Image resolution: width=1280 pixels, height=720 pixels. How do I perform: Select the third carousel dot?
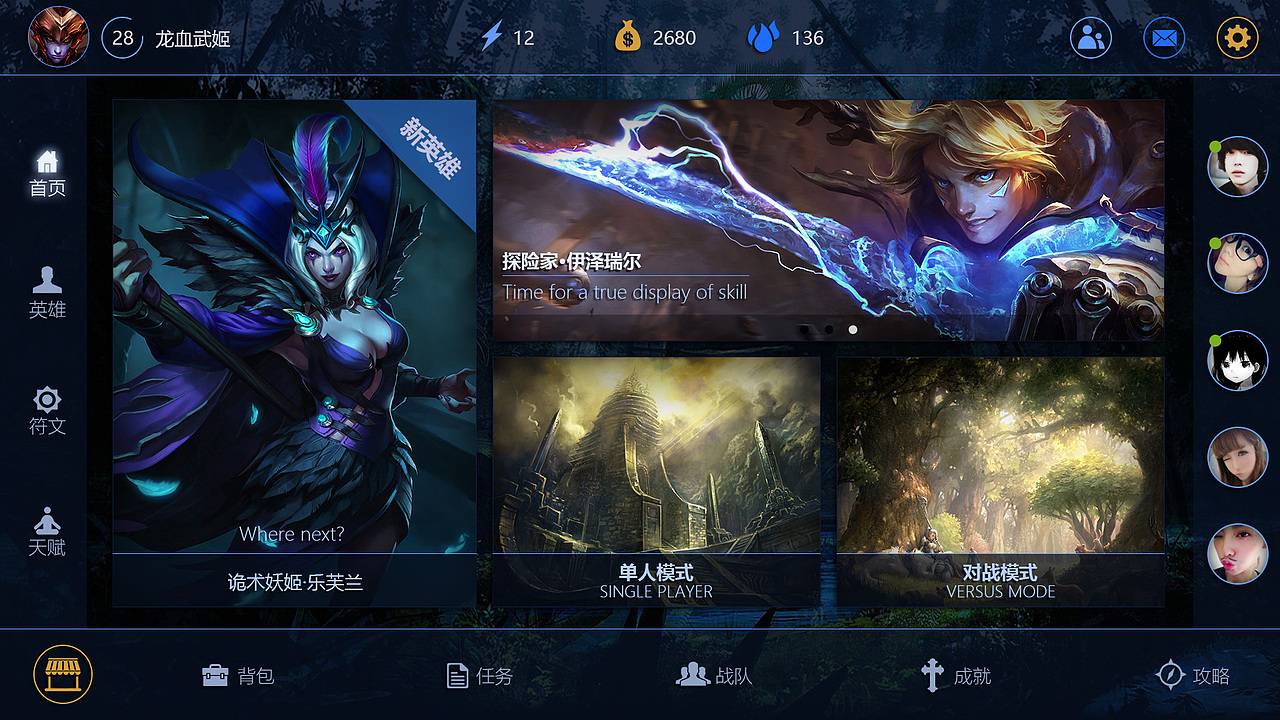coord(852,328)
